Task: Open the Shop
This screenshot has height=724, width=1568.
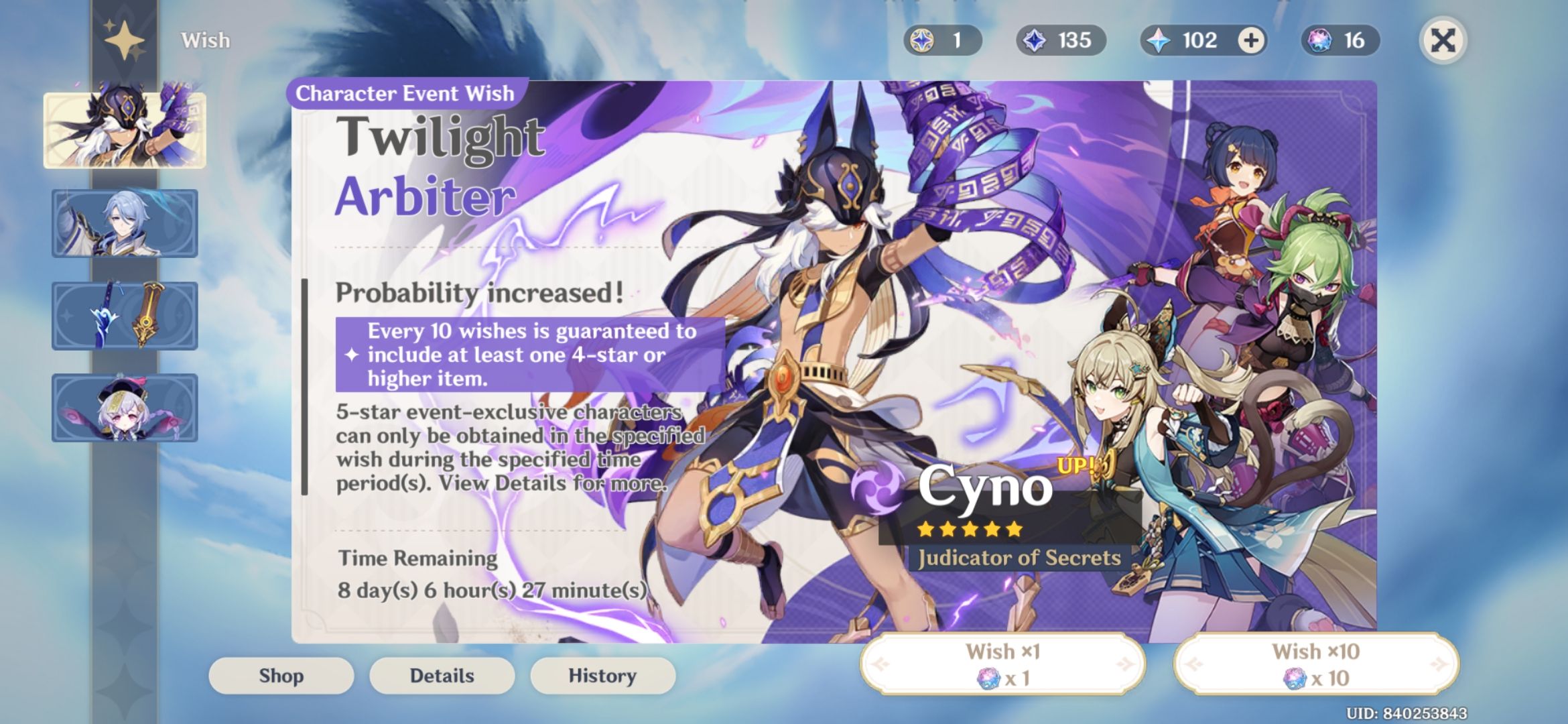Action: tap(281, 676)
